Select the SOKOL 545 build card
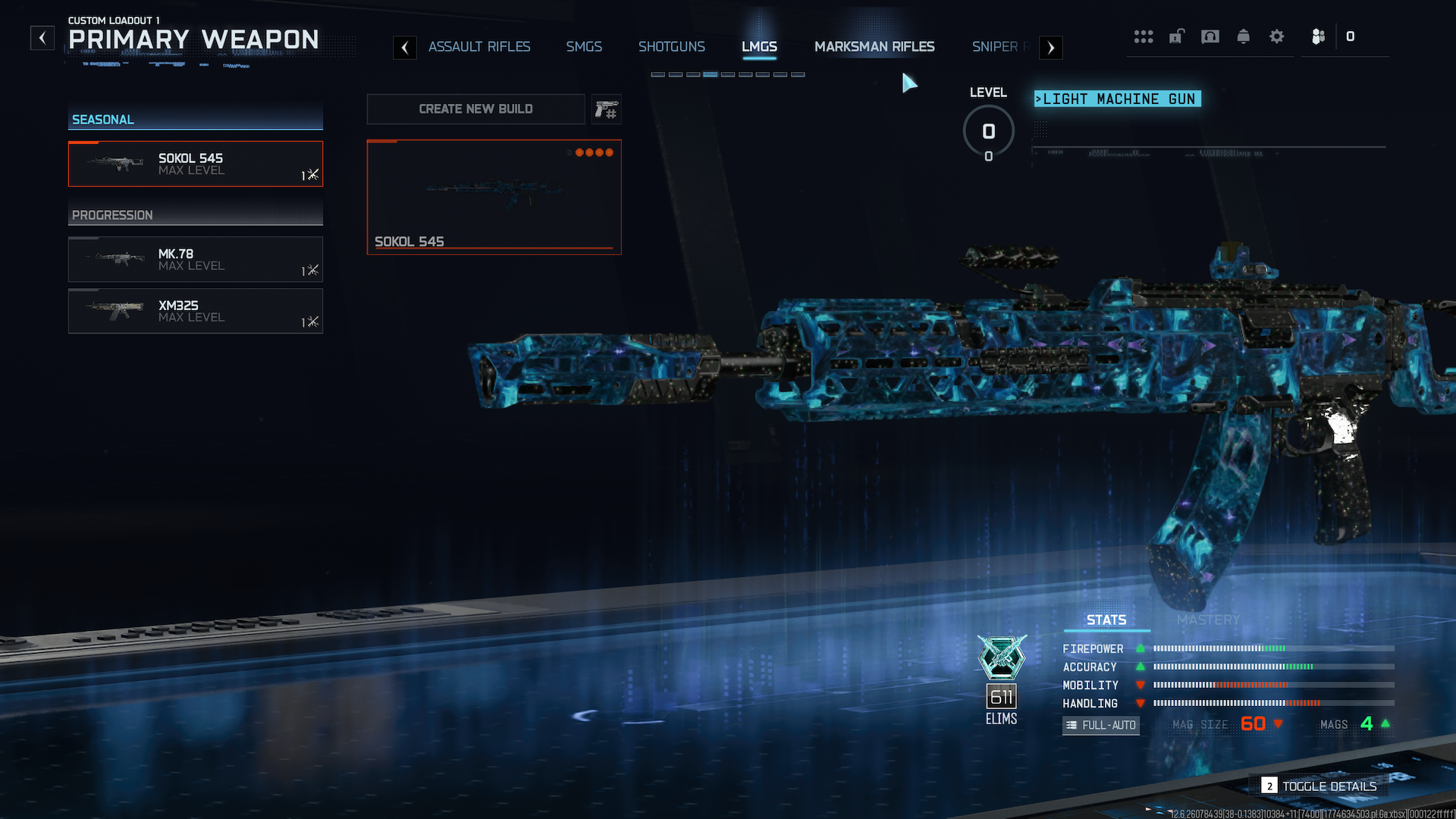 [x=494, y=197]
